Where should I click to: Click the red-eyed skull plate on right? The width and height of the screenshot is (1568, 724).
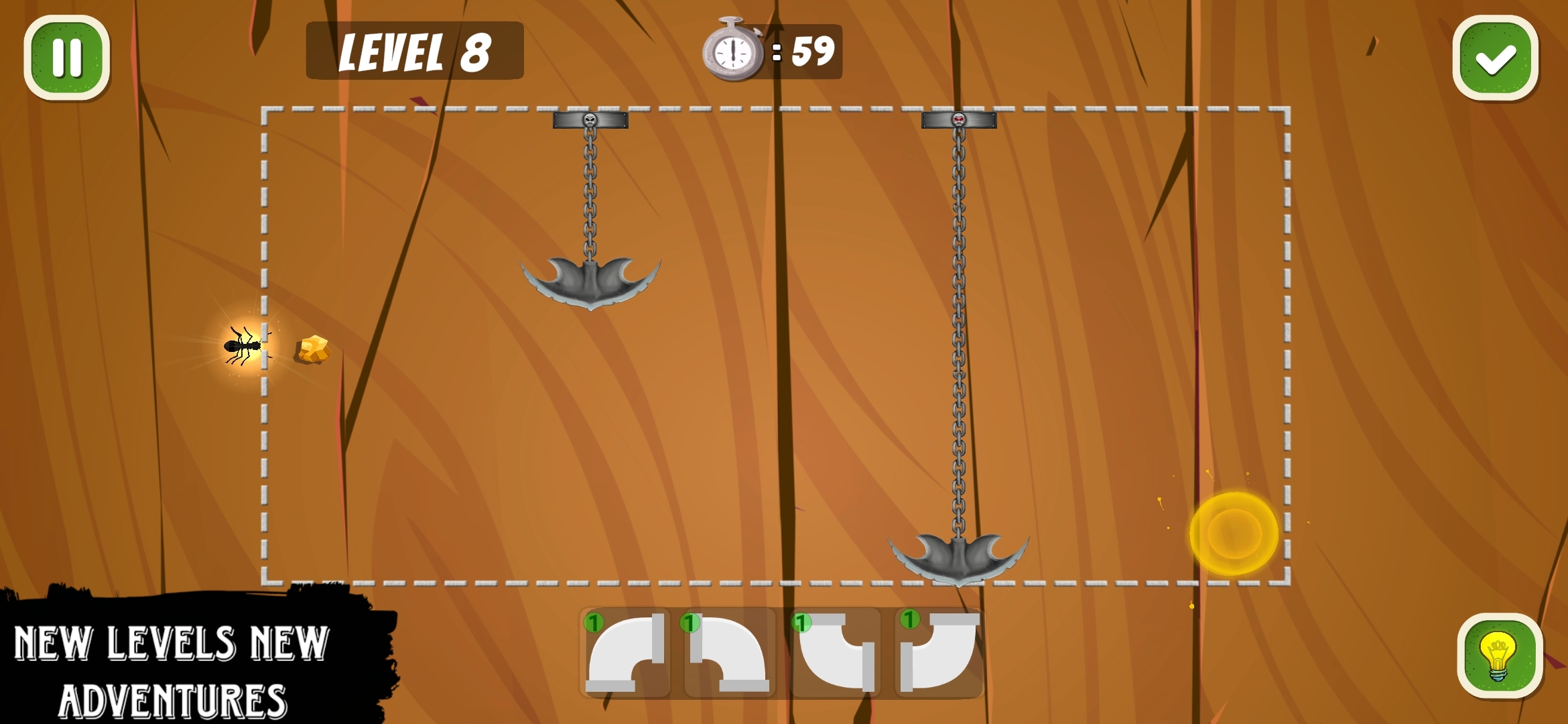pyautogui.click(x=960, y=121)
